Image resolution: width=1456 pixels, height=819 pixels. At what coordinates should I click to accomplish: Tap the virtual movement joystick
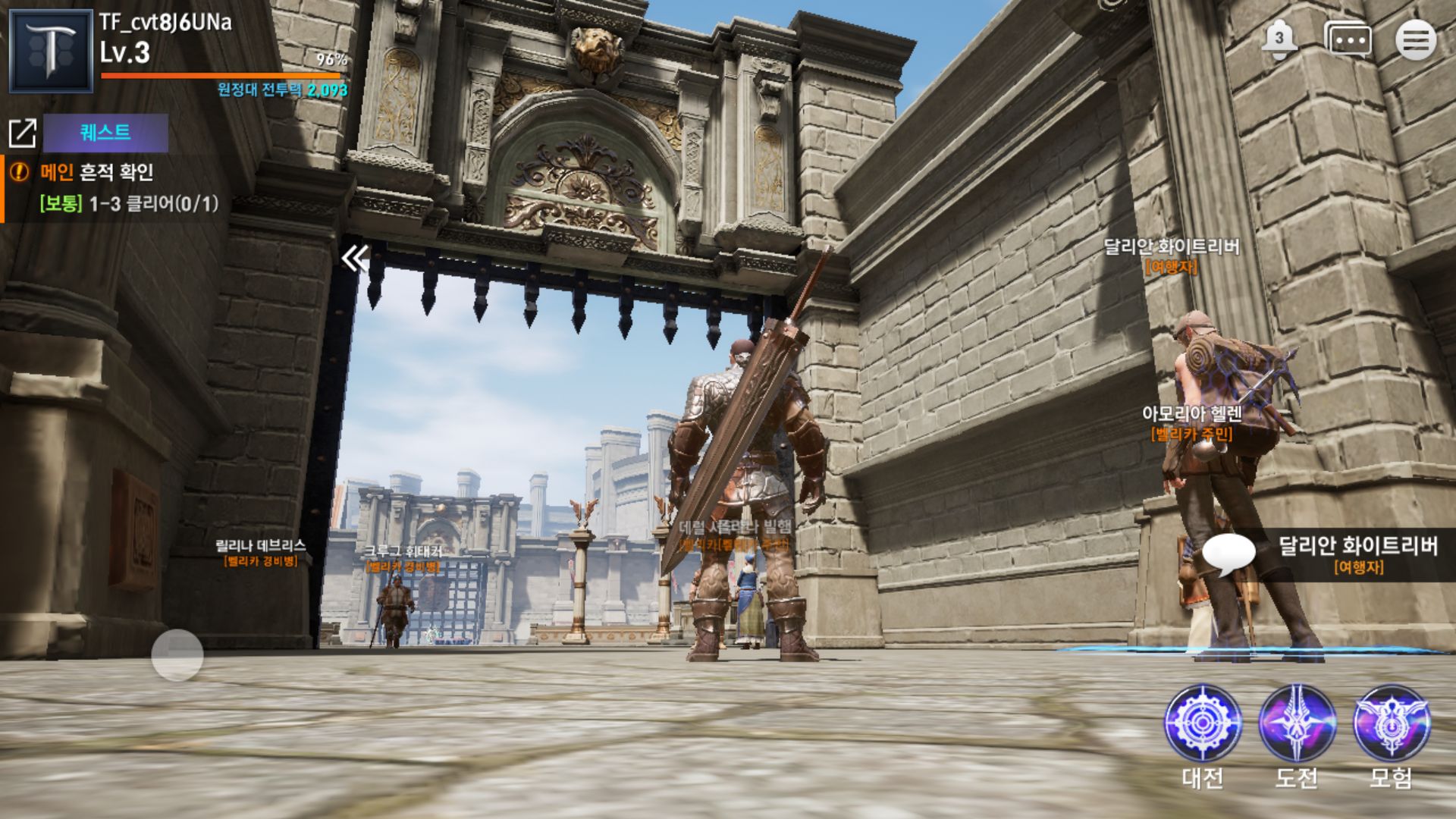(177, 654)
